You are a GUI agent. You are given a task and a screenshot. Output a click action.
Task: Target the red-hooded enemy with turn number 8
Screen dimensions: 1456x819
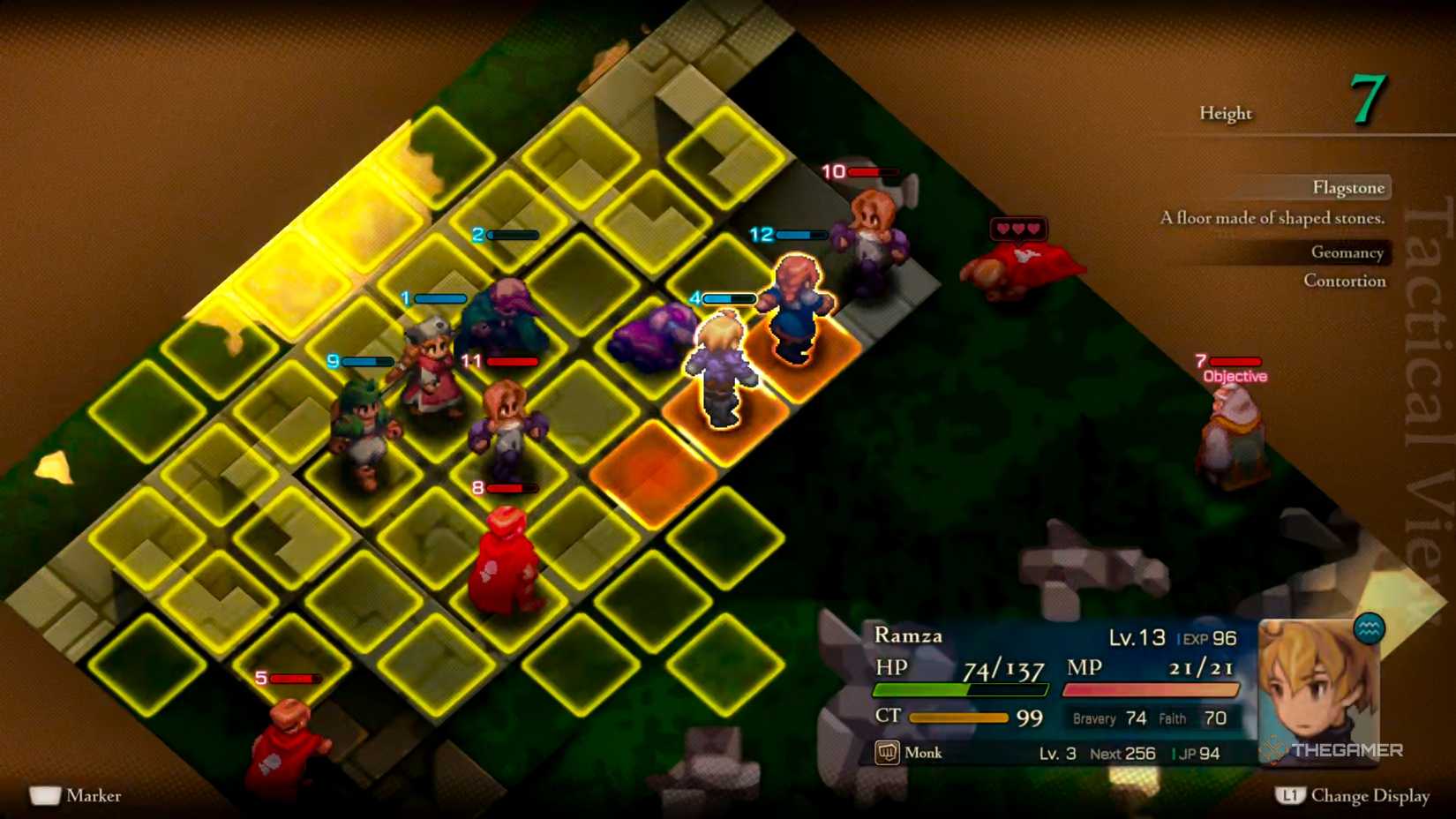tap(505, 561)
